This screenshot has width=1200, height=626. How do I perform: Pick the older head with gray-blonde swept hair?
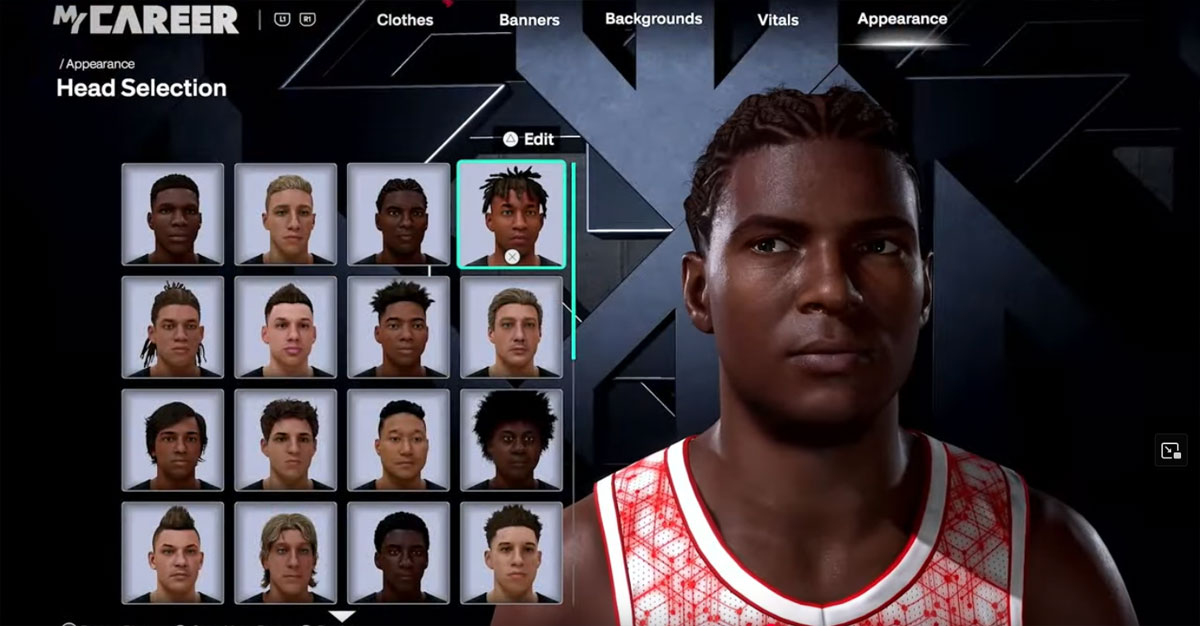(511, 327)
